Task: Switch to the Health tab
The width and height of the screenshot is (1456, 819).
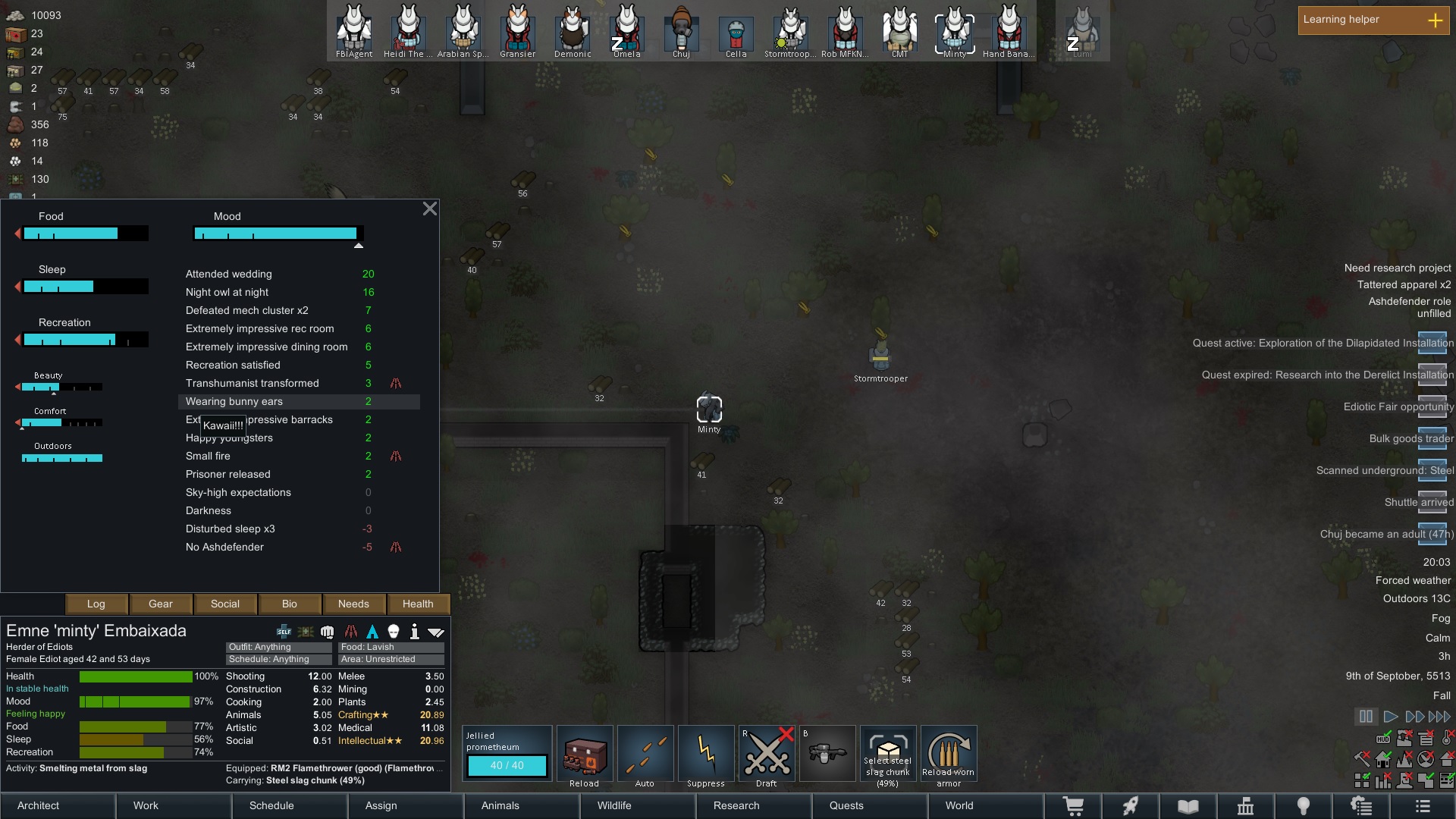Action: click(418, 604)
